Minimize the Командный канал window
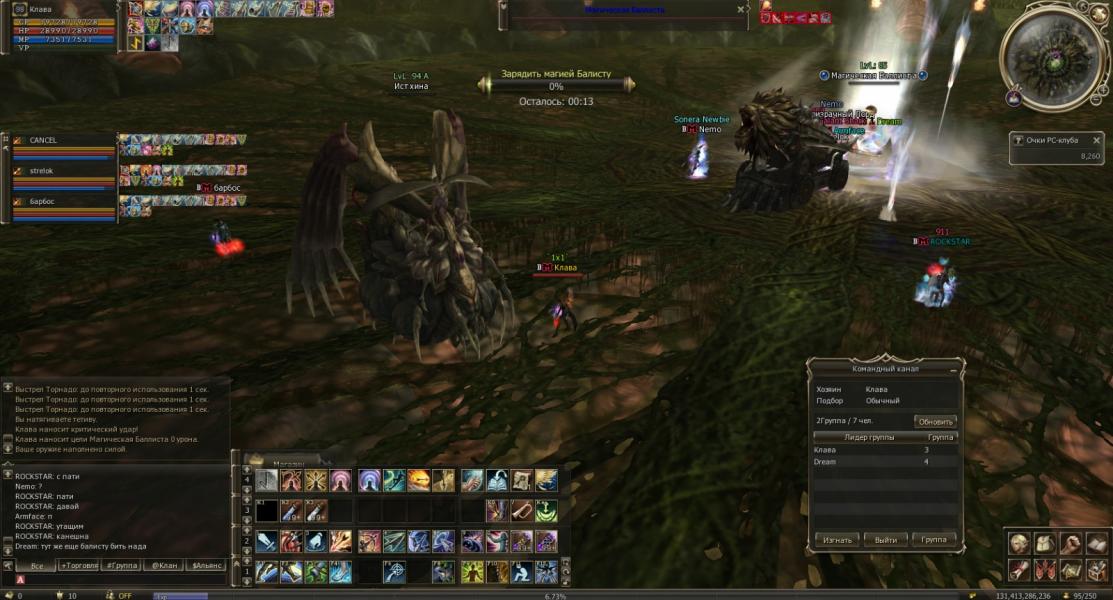The image size is (1113, 600). (951, 369)
